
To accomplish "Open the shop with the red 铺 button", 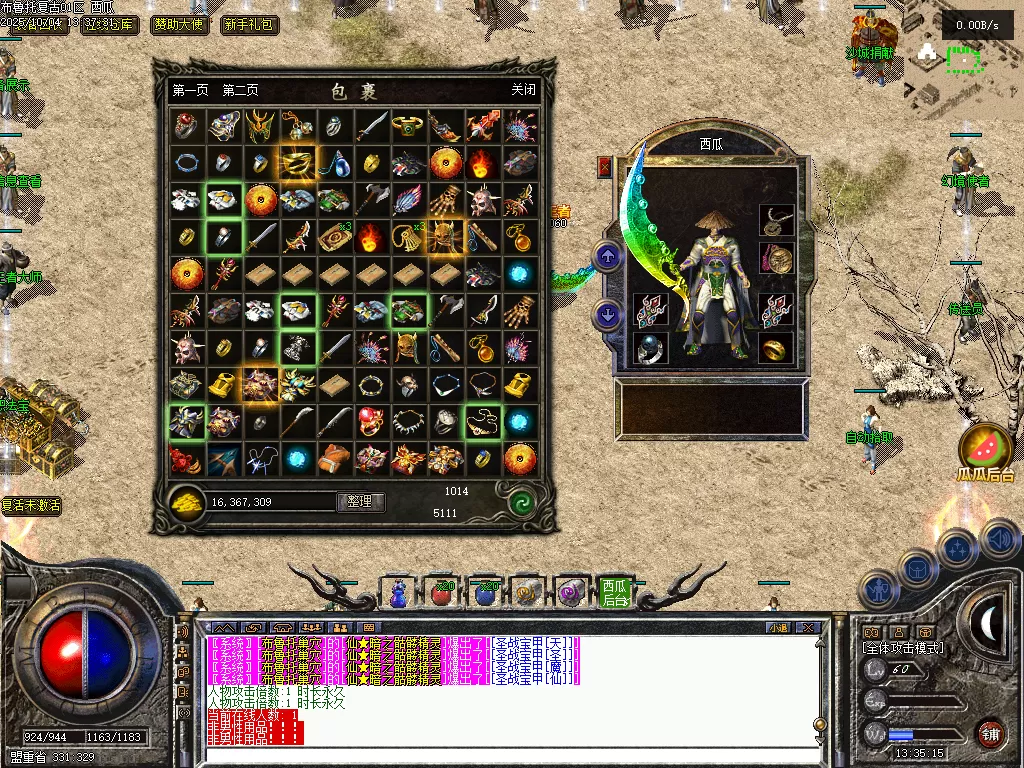I will click(x=990, y=733).
